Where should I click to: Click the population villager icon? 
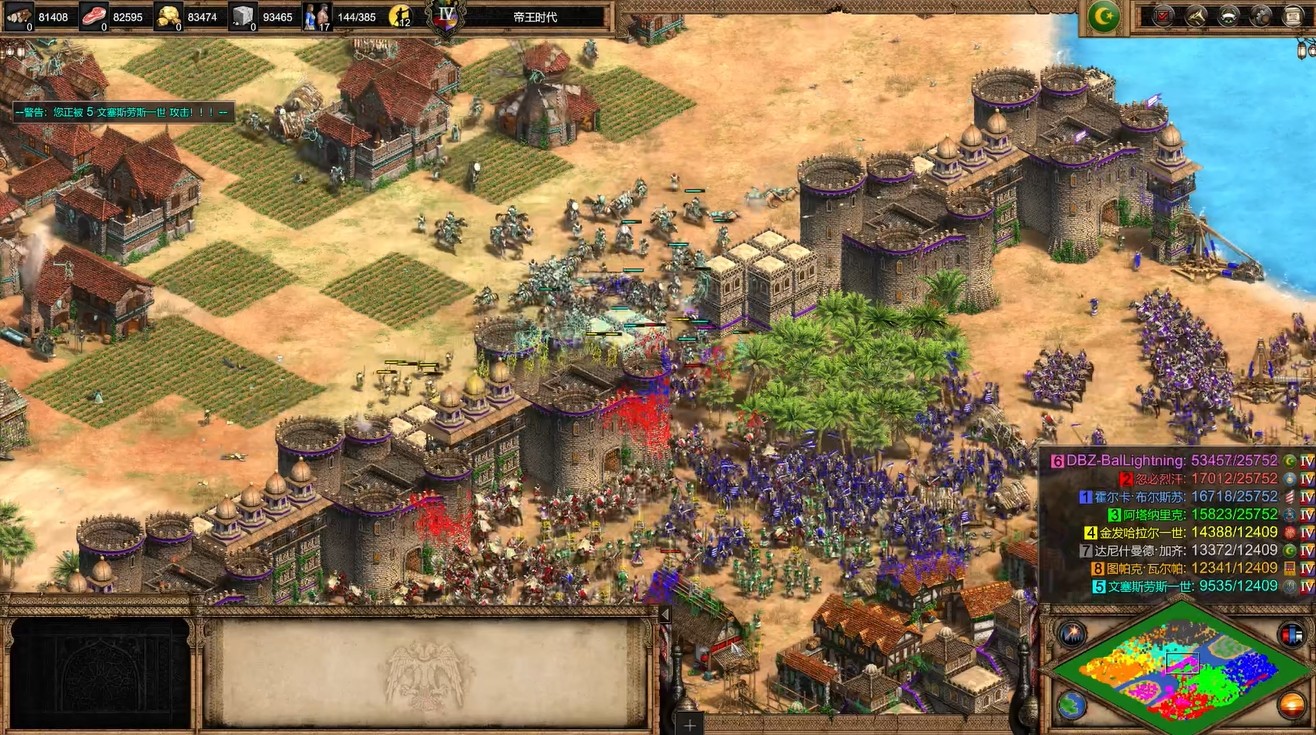pos(316,16)
